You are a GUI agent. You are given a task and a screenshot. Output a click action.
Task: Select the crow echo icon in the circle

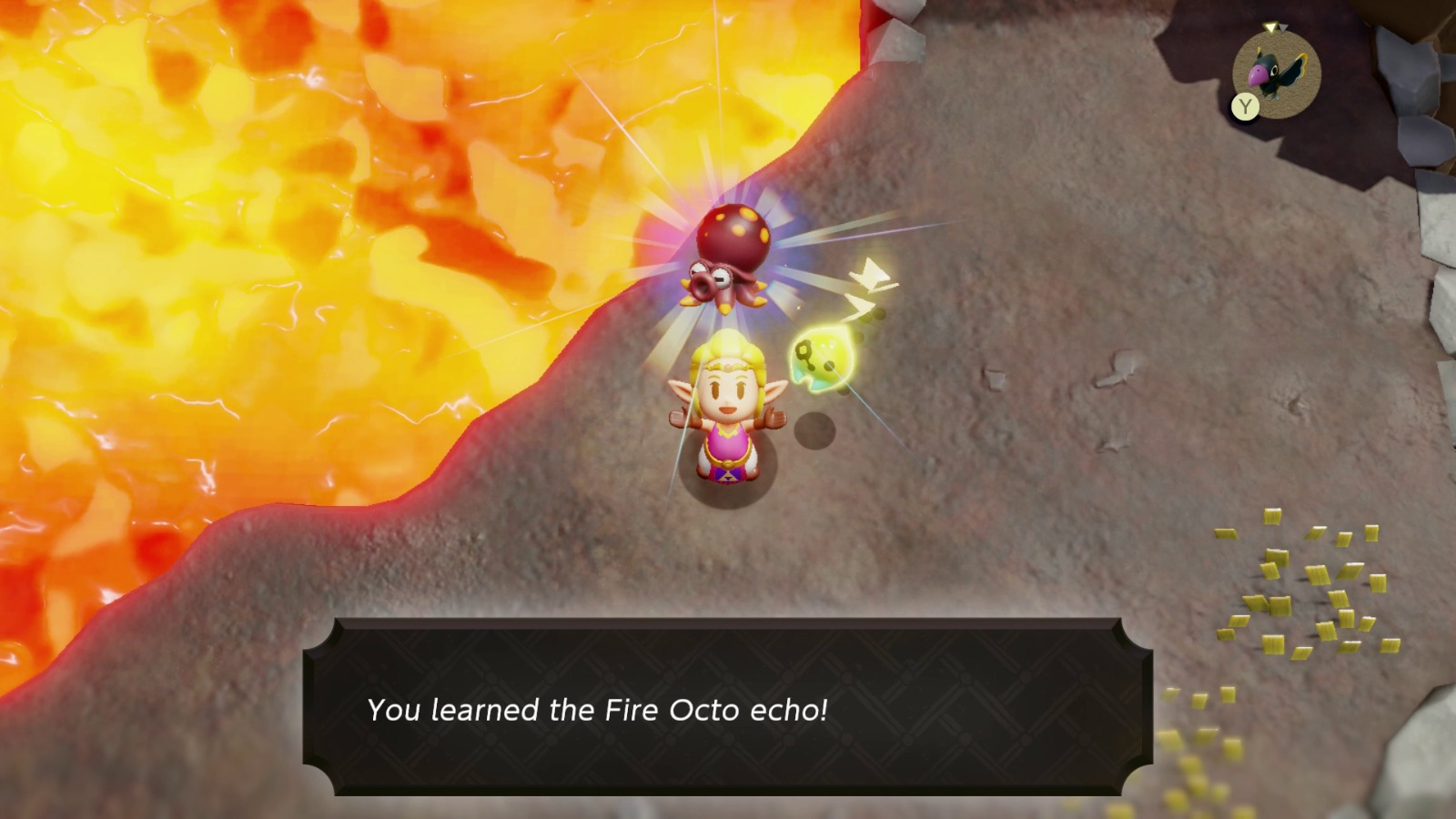(1273, 75)
